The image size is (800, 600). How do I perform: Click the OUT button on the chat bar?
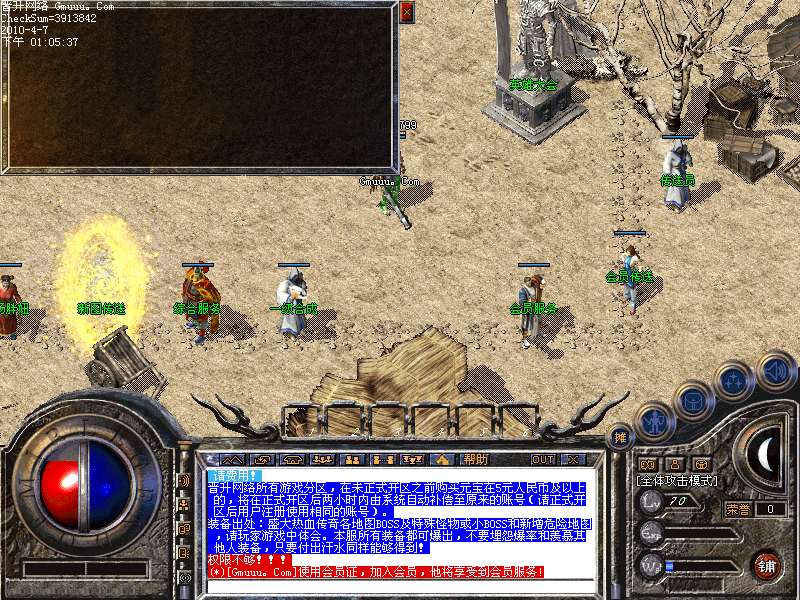click(x=543, y=459)
